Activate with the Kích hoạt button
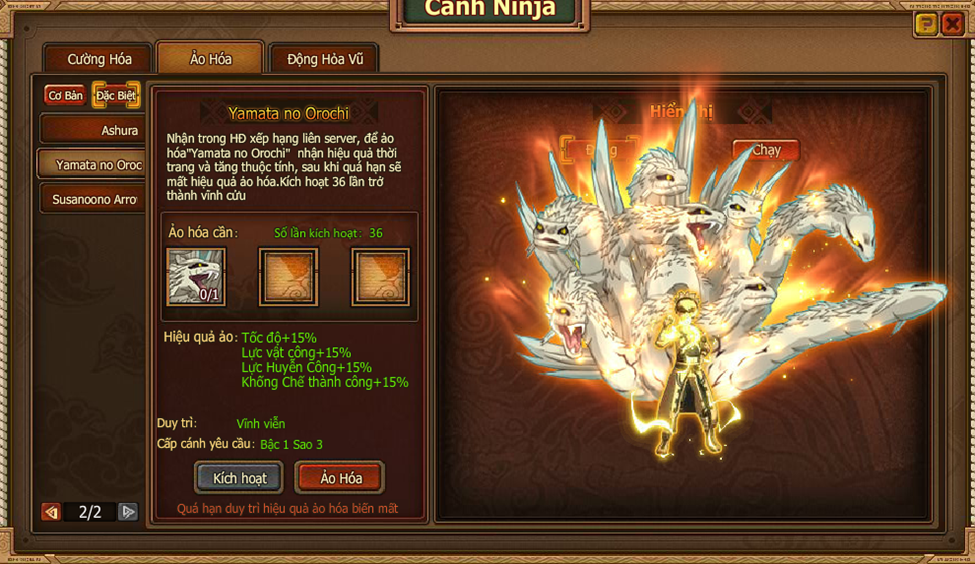Screen dimensions: 975x564 point(239,478)
